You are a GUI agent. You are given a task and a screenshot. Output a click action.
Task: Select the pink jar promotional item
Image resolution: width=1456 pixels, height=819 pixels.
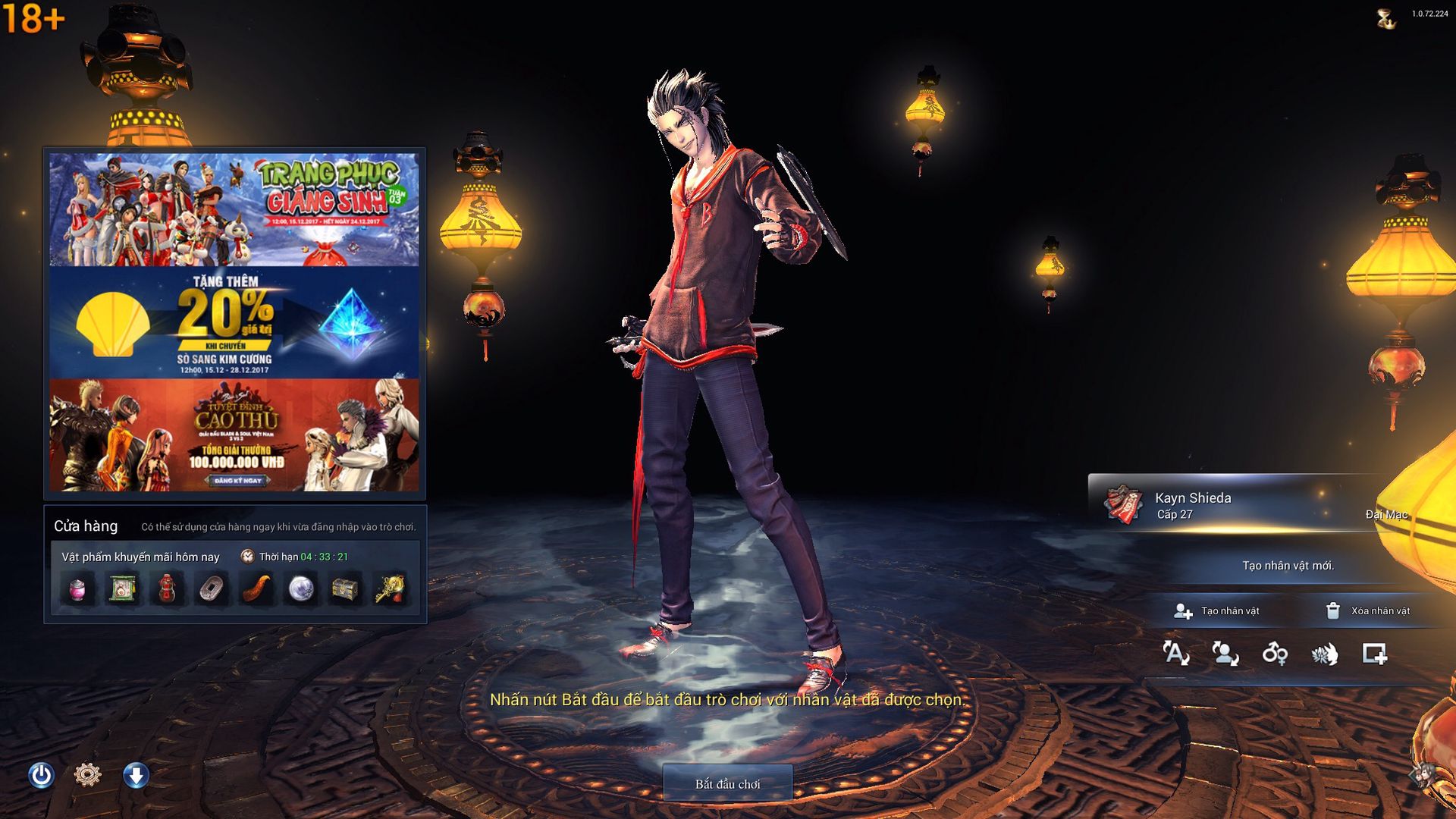coord(77,589)
